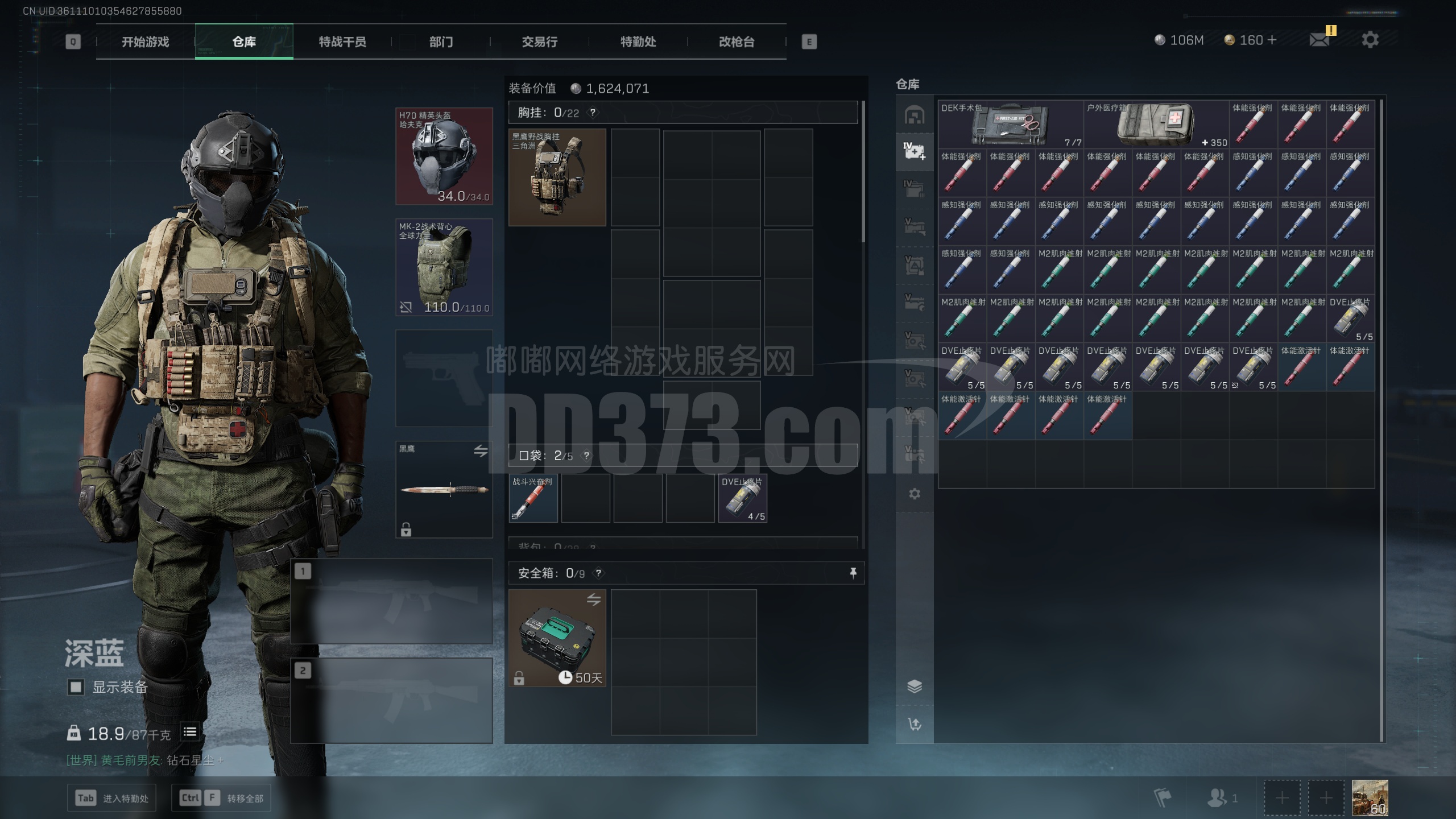Open the settings gear in top bar

1370,40
